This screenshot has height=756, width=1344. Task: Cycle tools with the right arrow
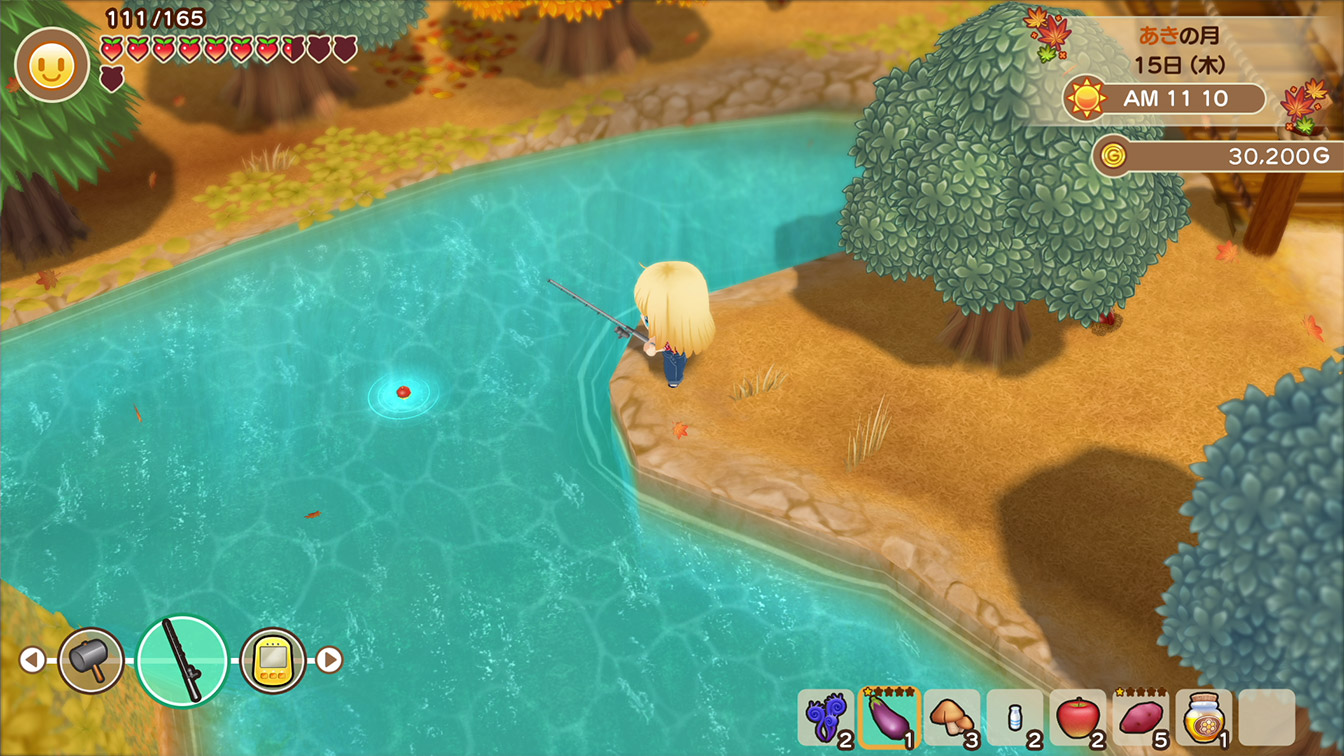[329, 660]
